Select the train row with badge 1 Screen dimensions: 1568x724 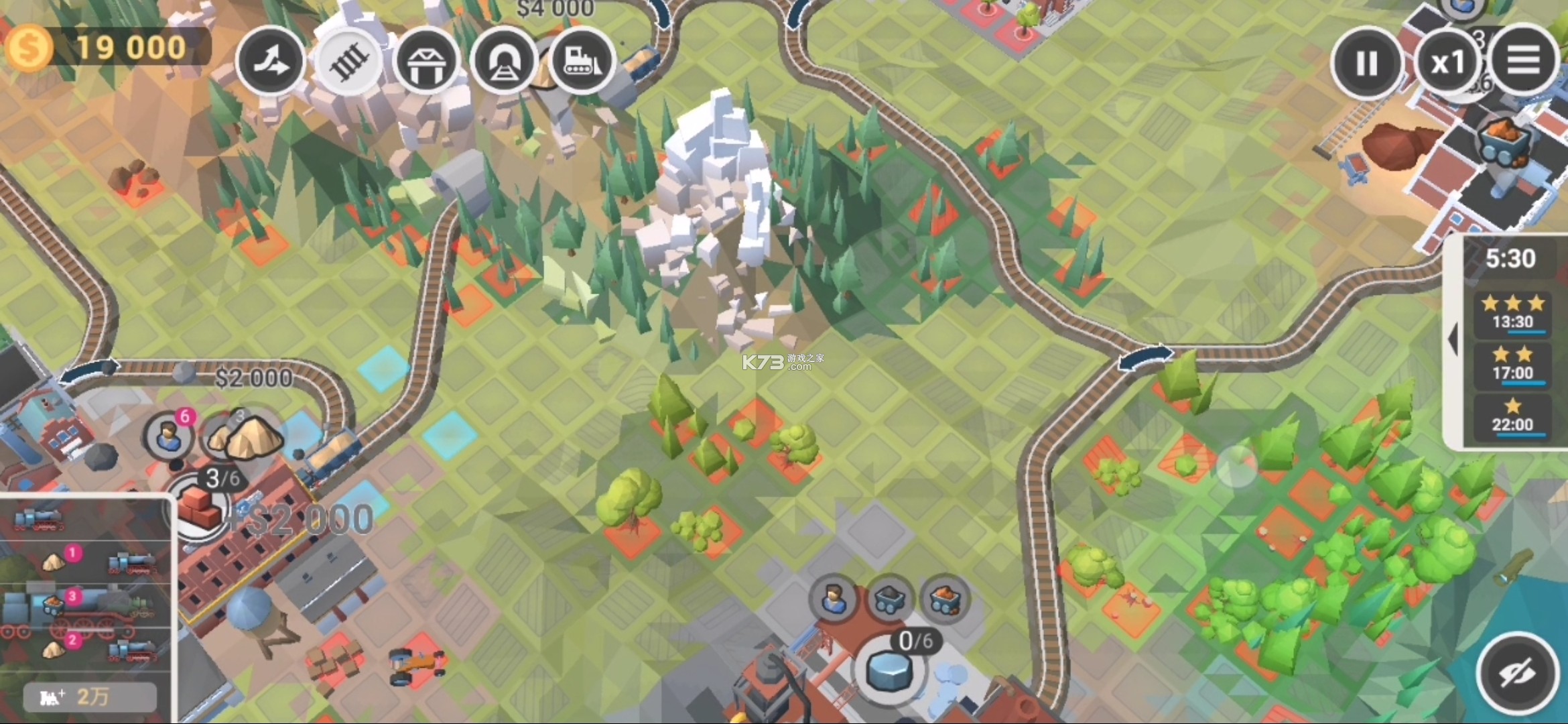87,561
